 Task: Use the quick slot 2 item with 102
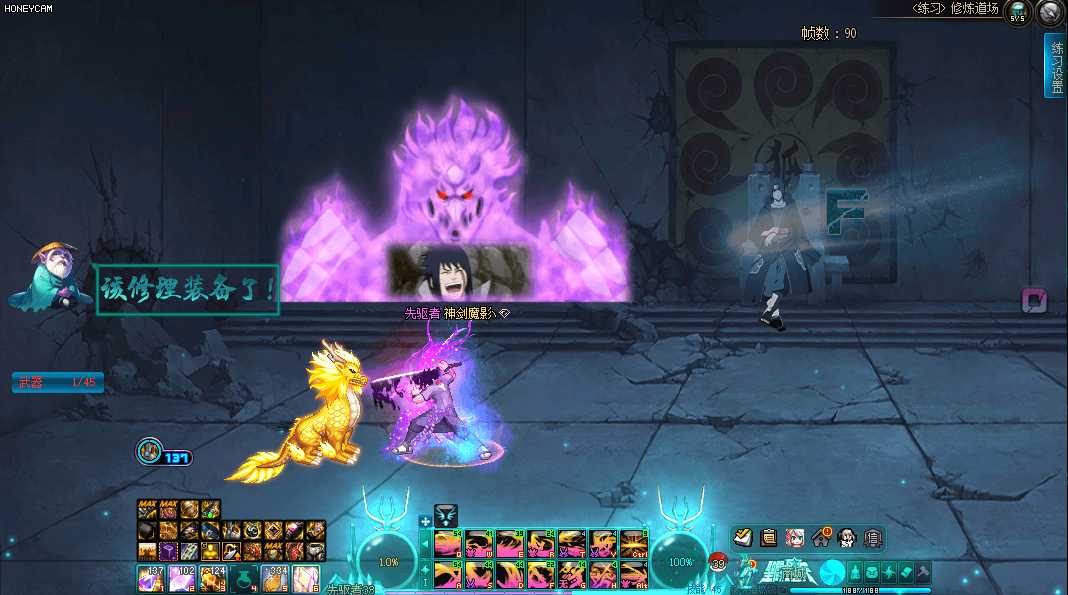(x=182, y=578)
